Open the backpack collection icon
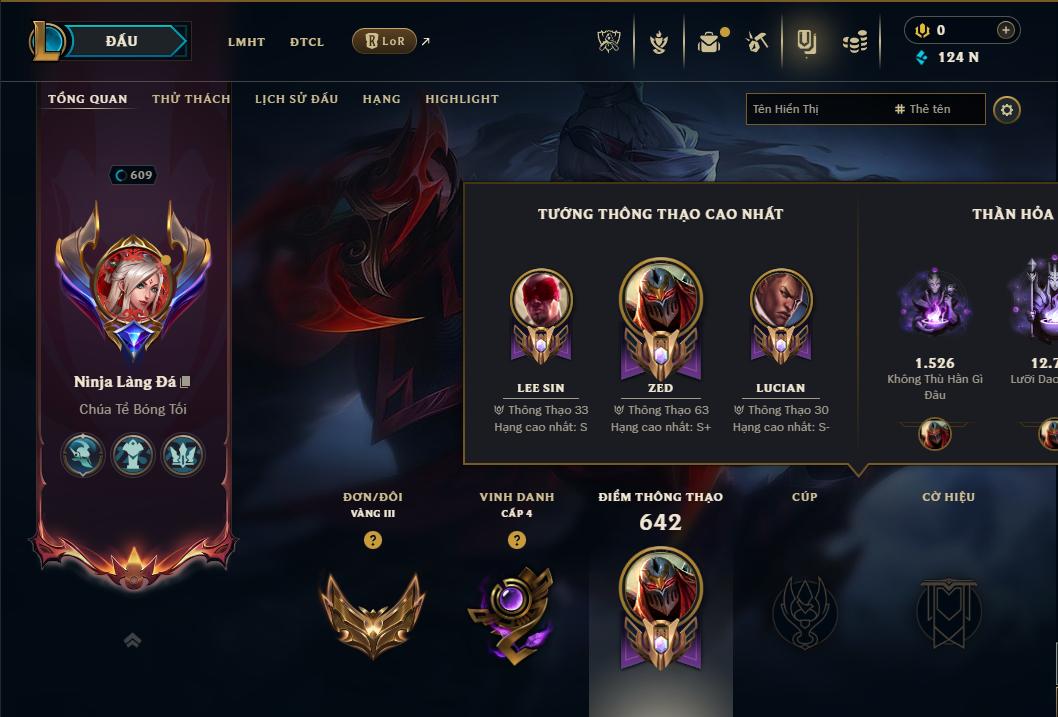 coord(709,42)
